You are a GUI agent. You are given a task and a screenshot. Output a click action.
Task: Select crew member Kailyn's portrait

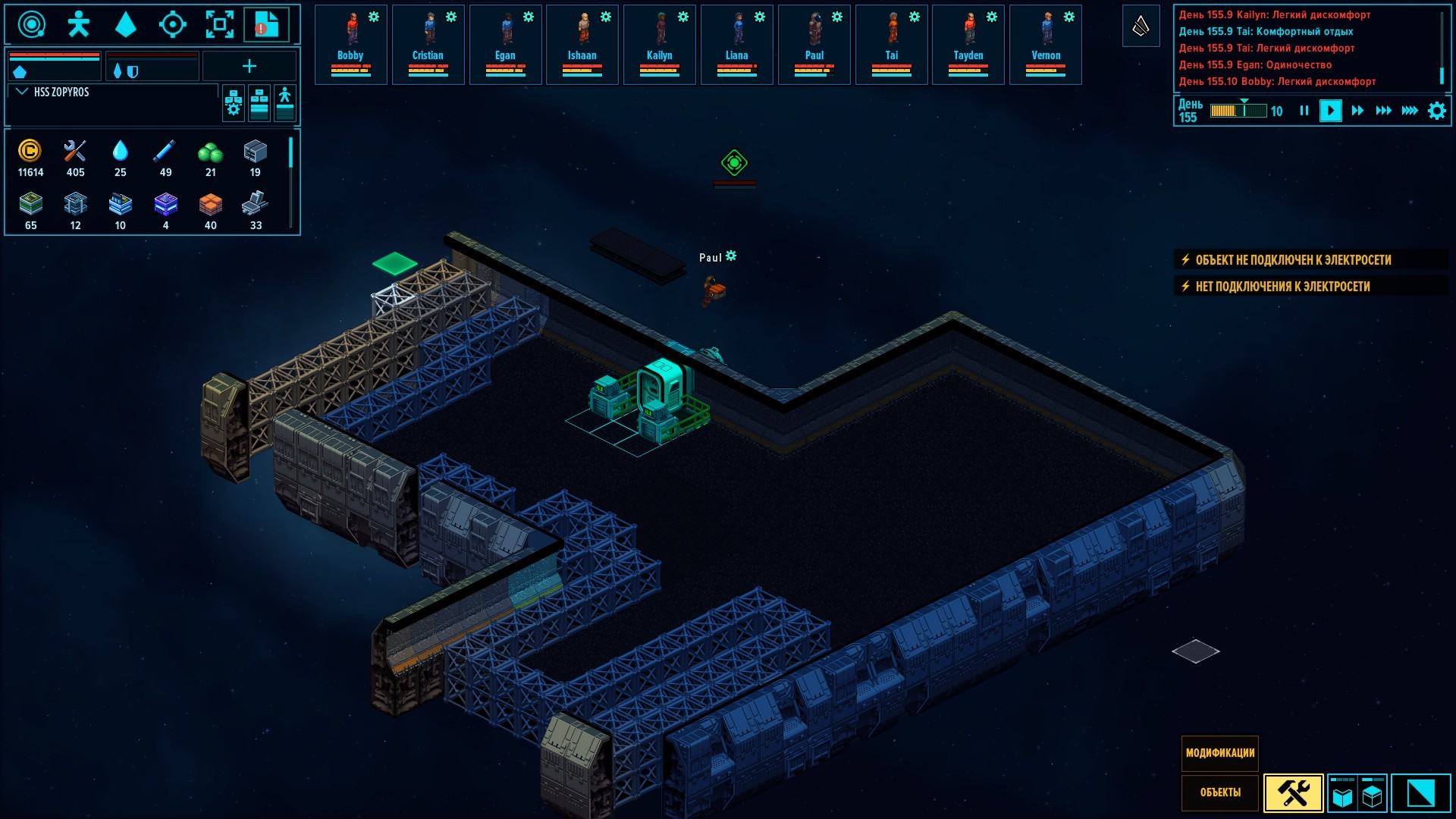pyautogui.click(x=659, y=44)
